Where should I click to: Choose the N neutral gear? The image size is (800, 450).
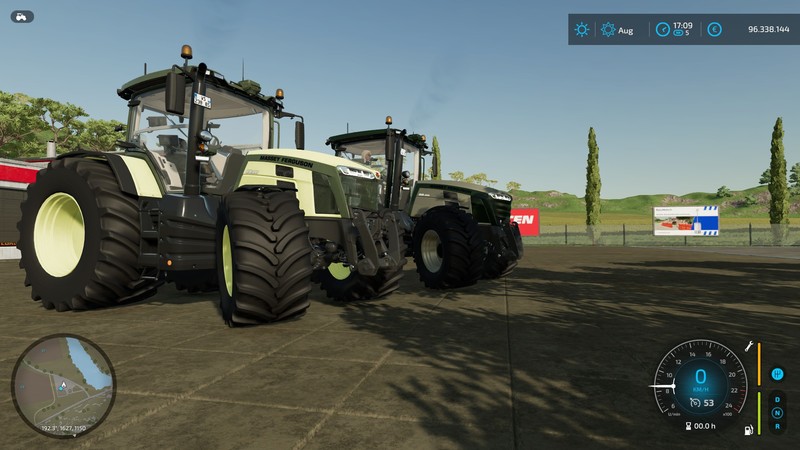(777, 412)
